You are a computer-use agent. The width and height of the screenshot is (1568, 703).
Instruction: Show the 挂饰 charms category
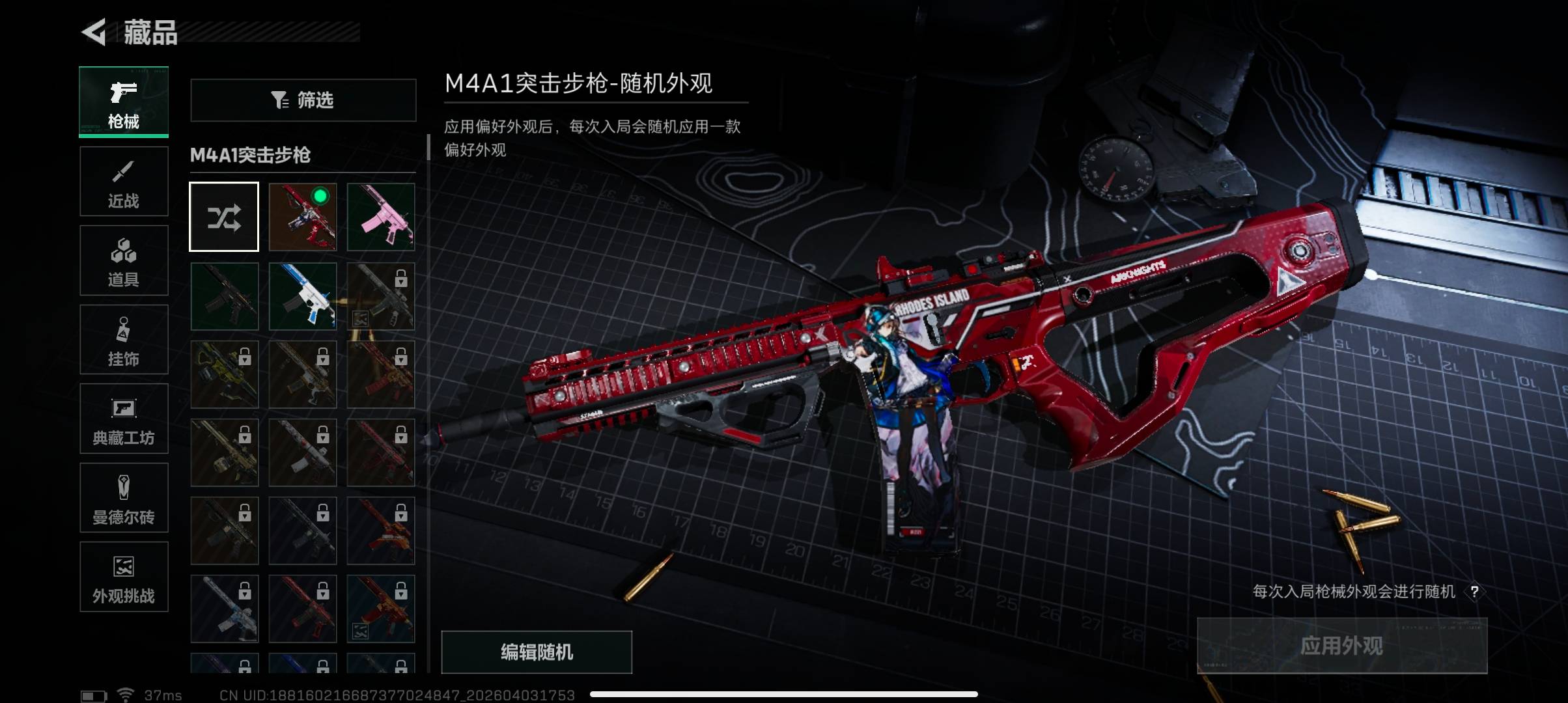coord(124,340)
